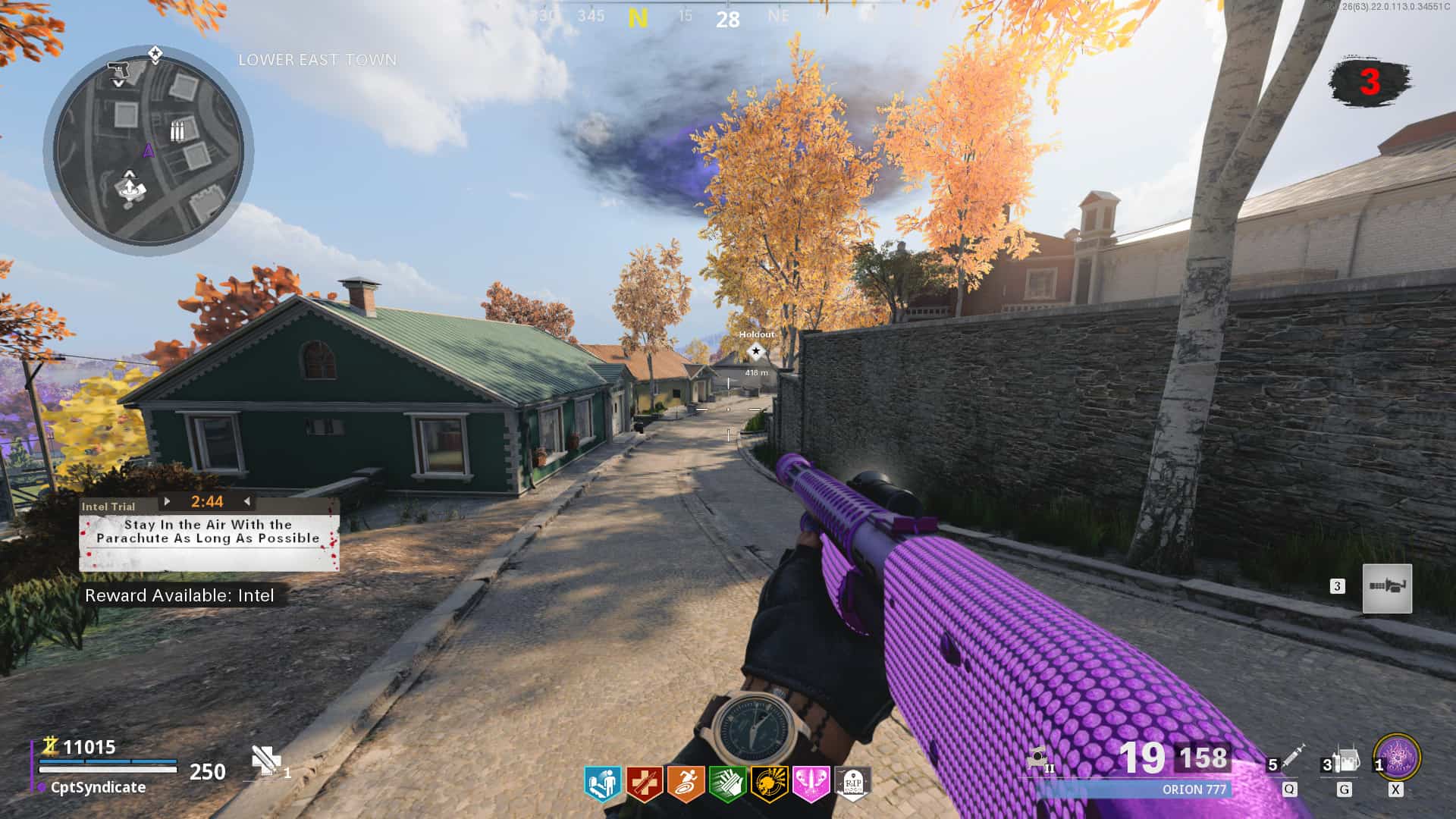This screenshot has width=1456, height=819.
Task: Click the star objective marker on minimap edge
Action: 155,54
